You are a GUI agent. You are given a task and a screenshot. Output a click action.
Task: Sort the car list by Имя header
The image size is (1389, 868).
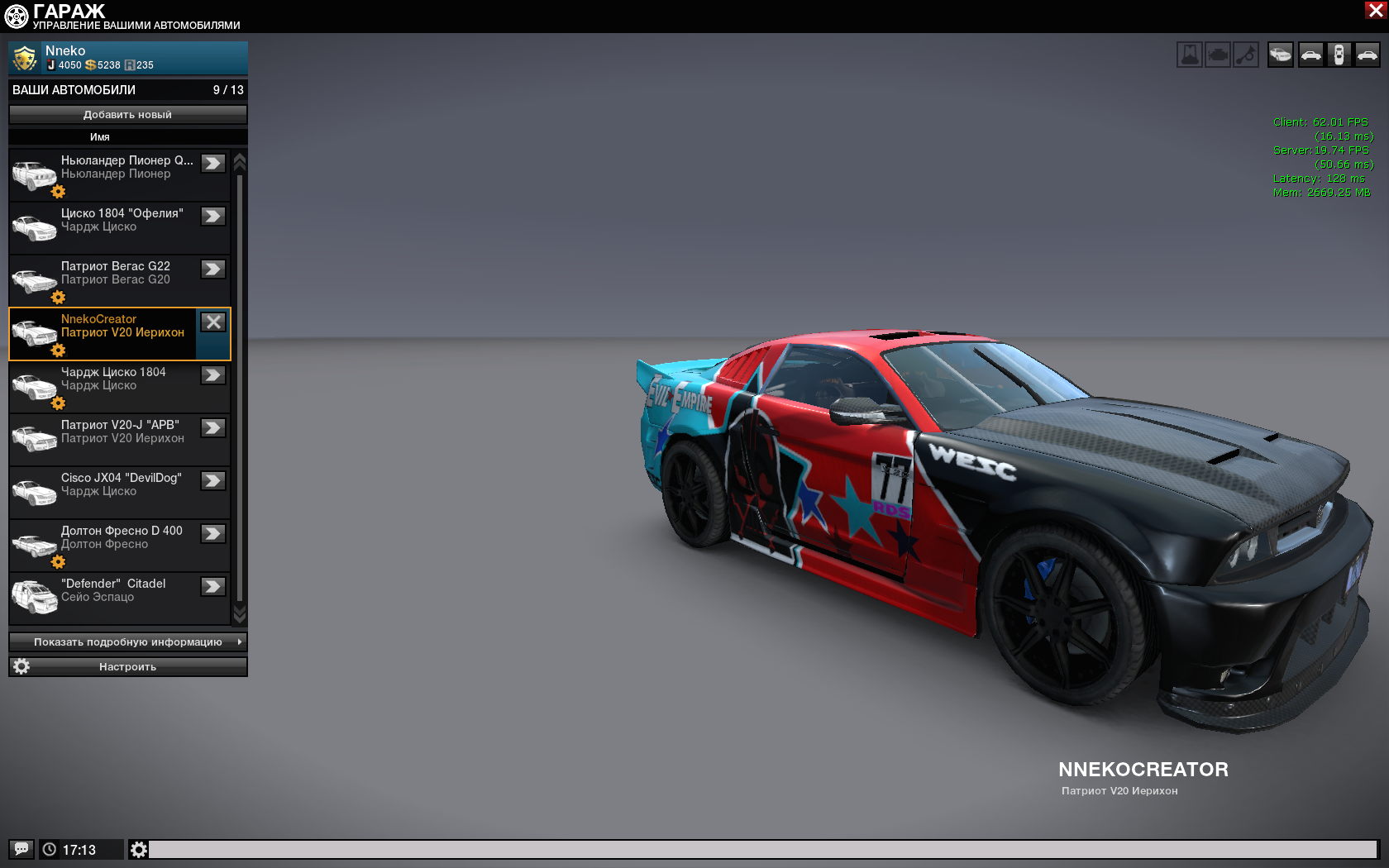point(100,137)
